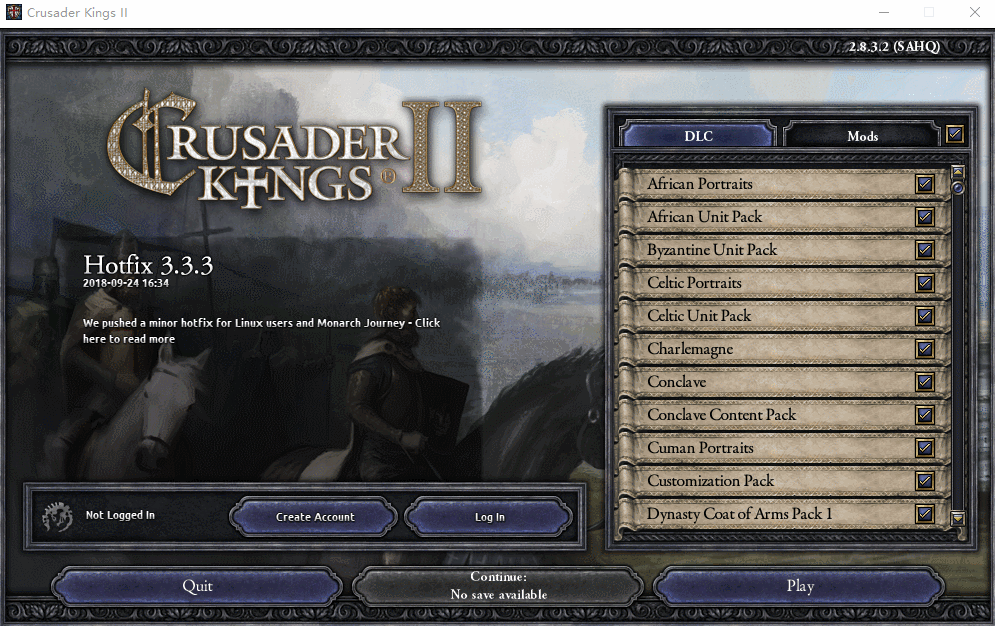Click the DLC list scroll-down arrow
This screenshot has width=995, height=626.
[x=957, y=518]
